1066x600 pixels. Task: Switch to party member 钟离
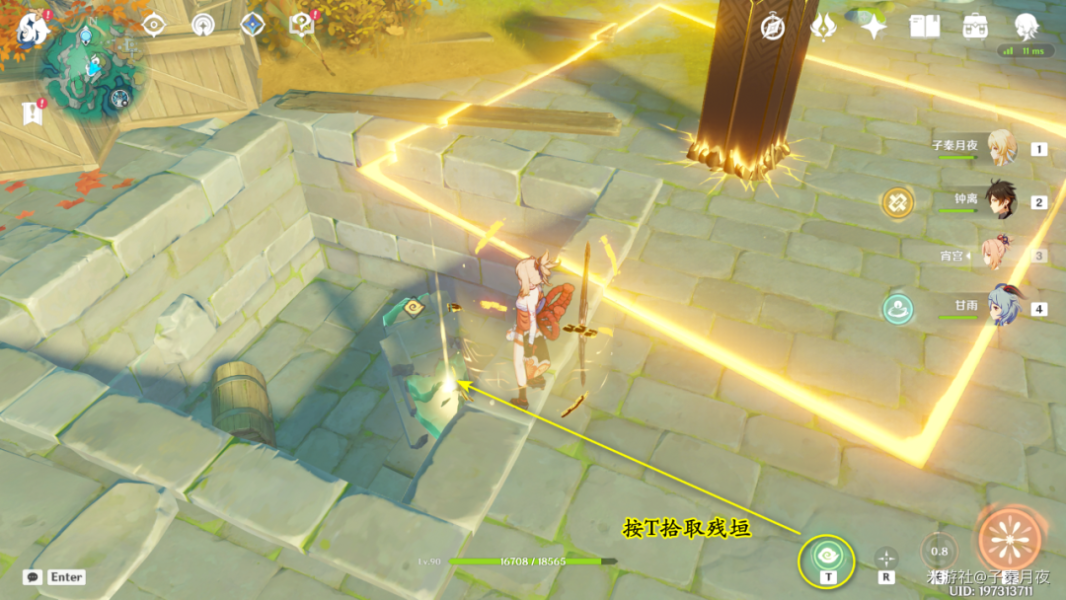[1001, 201]
